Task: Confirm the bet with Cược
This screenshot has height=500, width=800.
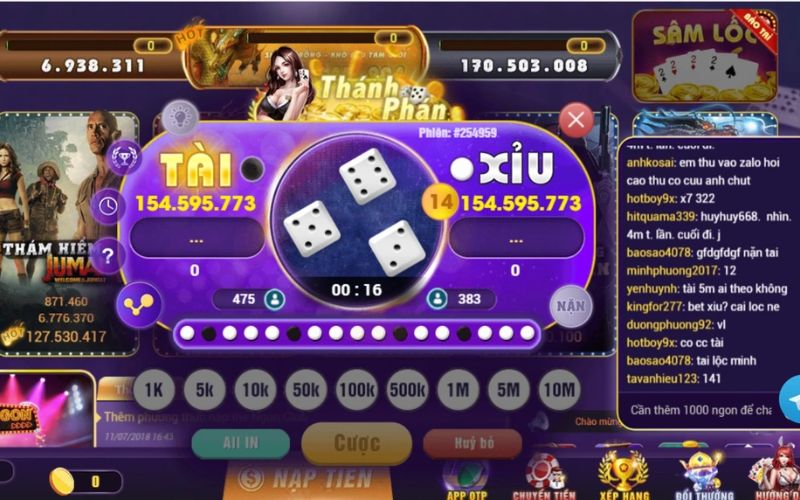Action: coord(356,443)
